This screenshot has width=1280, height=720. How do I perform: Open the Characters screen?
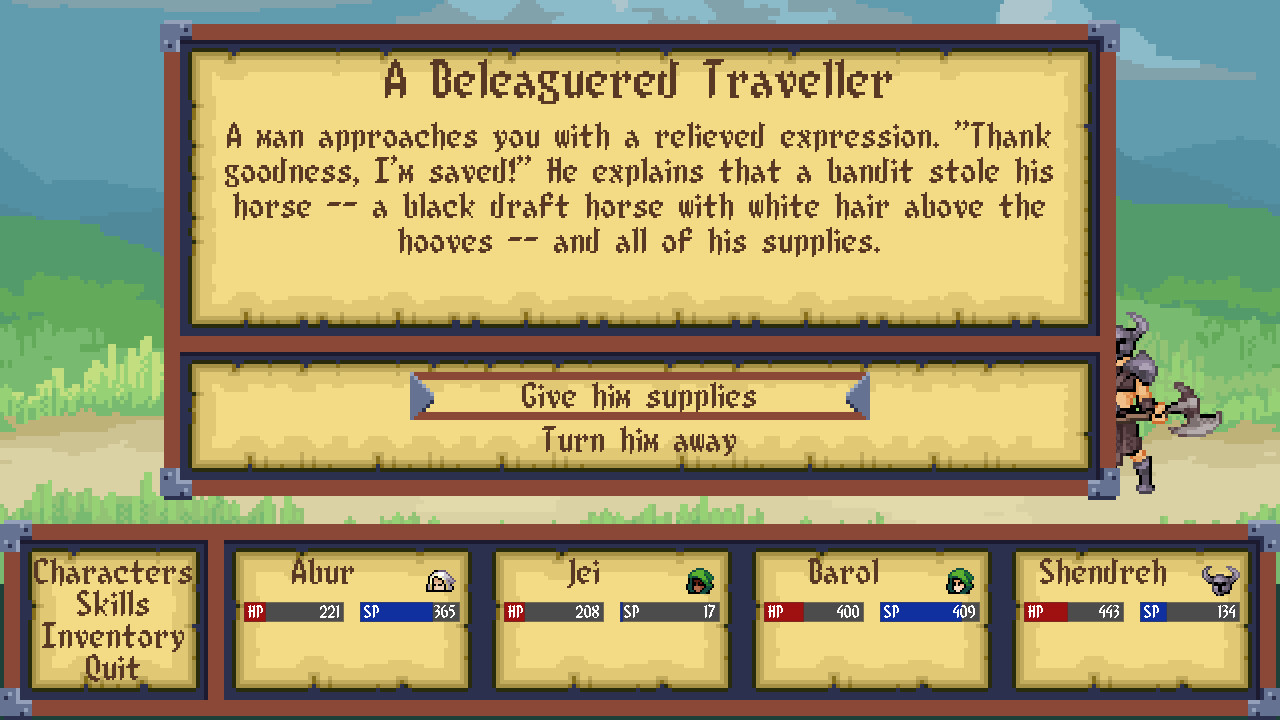[112, 572]
